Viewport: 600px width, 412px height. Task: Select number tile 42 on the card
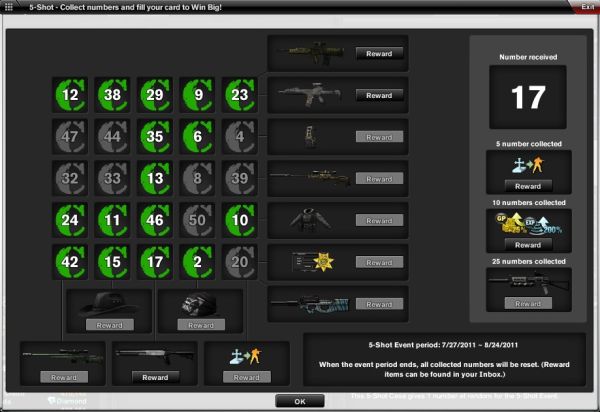(70, 261)
